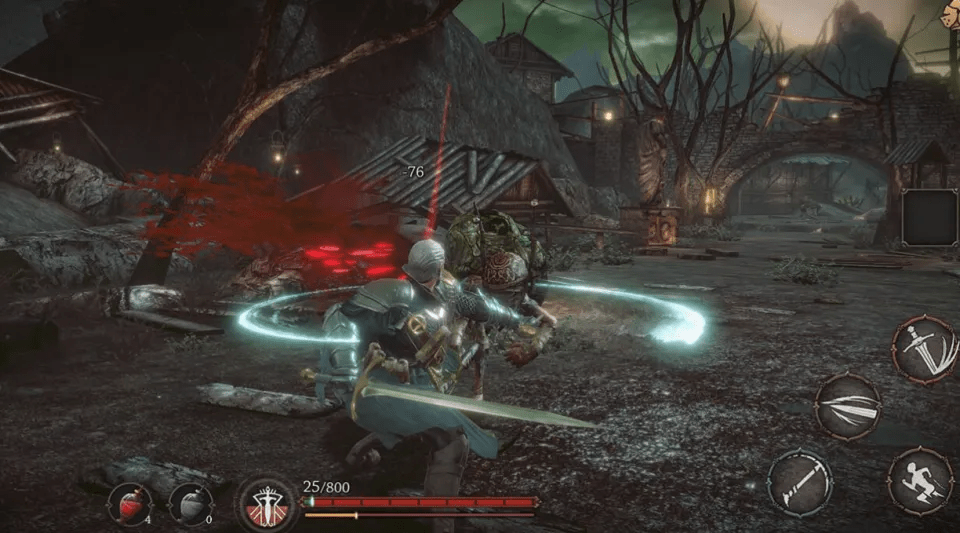960x533 pixels.
Task: Open the empty square item slot
Action: tap(929, 217)
